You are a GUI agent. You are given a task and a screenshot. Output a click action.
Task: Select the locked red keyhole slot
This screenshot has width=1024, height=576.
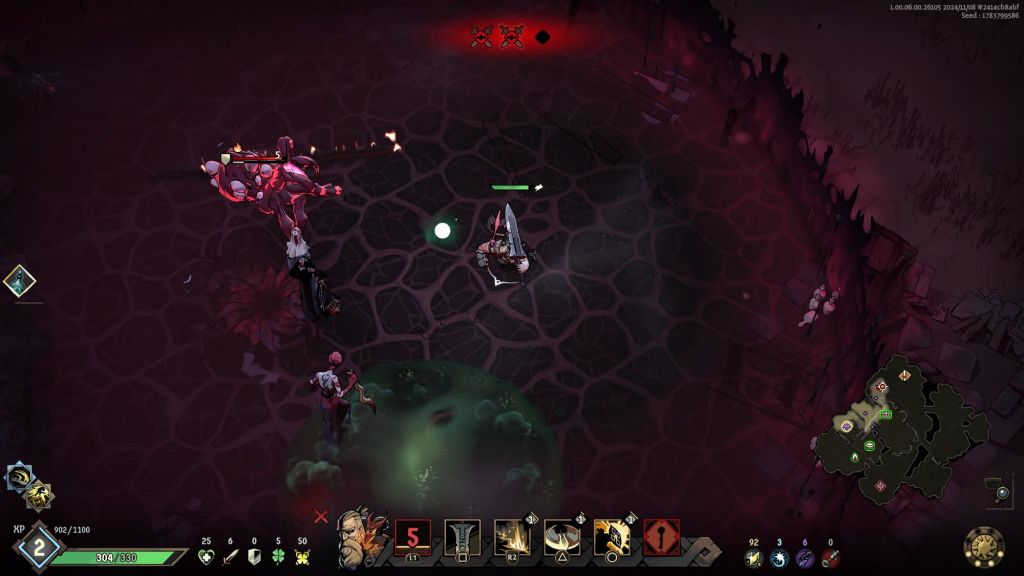pyautogui.click(x=662, y=537)
